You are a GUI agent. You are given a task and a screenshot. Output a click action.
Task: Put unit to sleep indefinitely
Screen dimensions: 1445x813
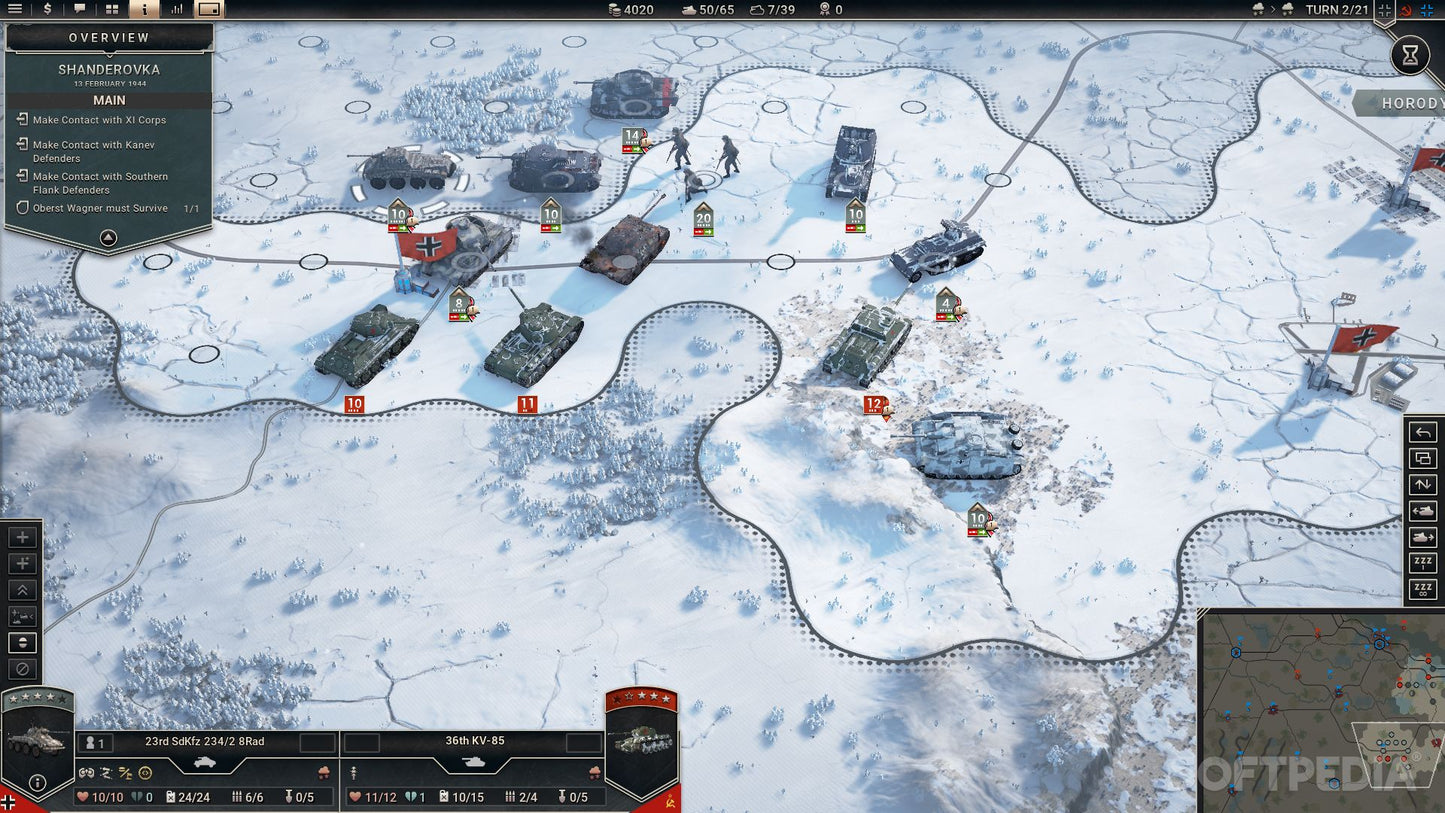point(1423,589)
